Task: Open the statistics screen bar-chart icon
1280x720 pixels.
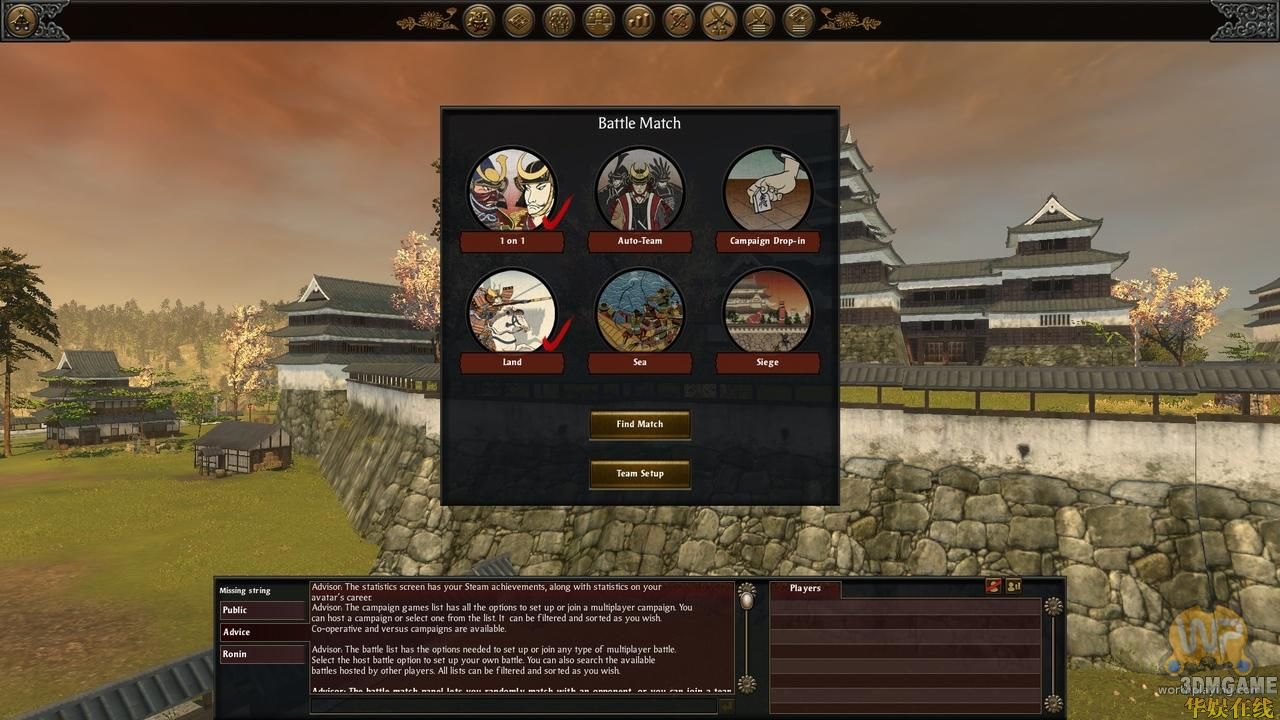Action: click(637, 20)
